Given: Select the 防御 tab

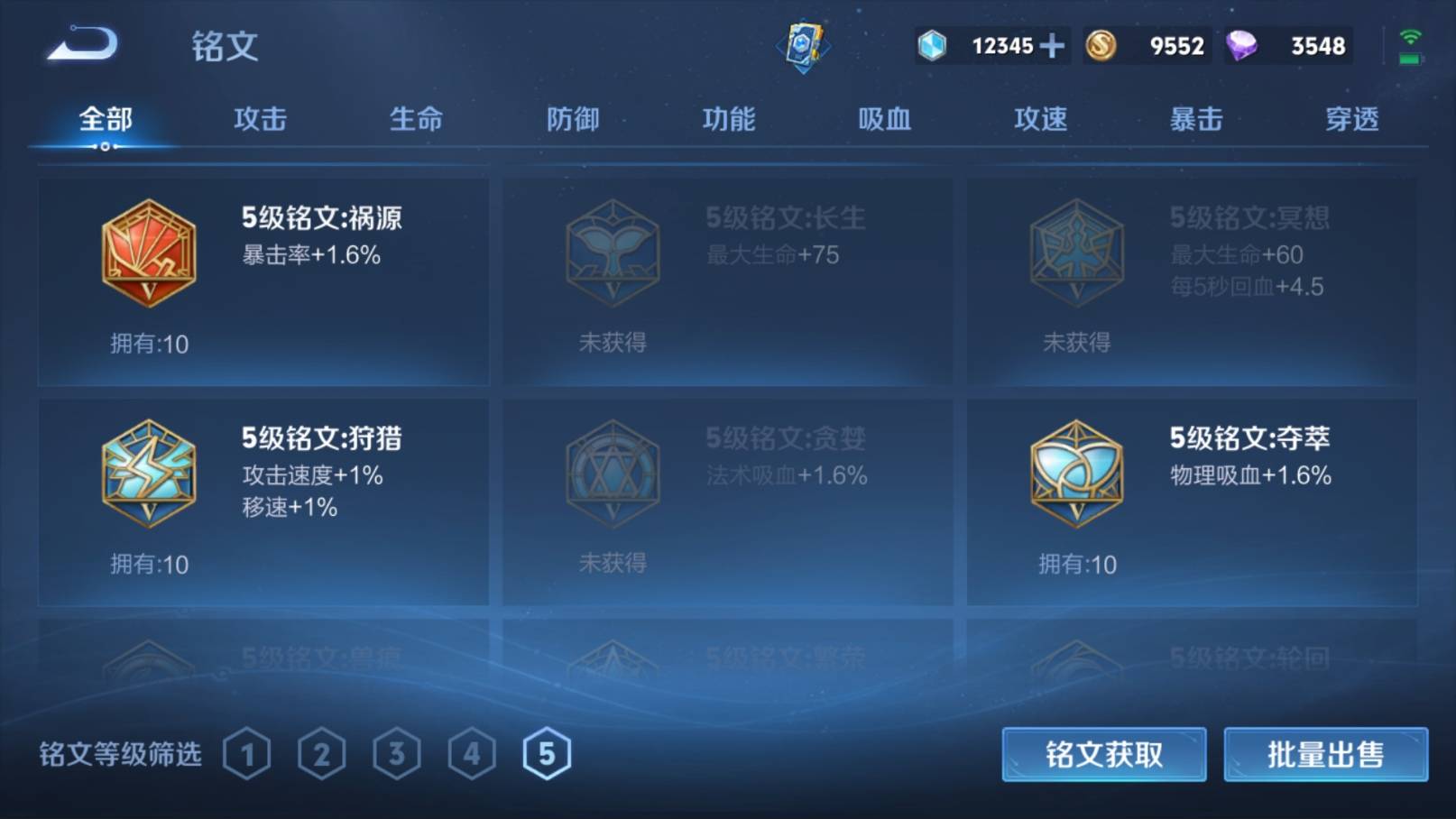Looking at the screenshot, I should click(x=572, y=119).
